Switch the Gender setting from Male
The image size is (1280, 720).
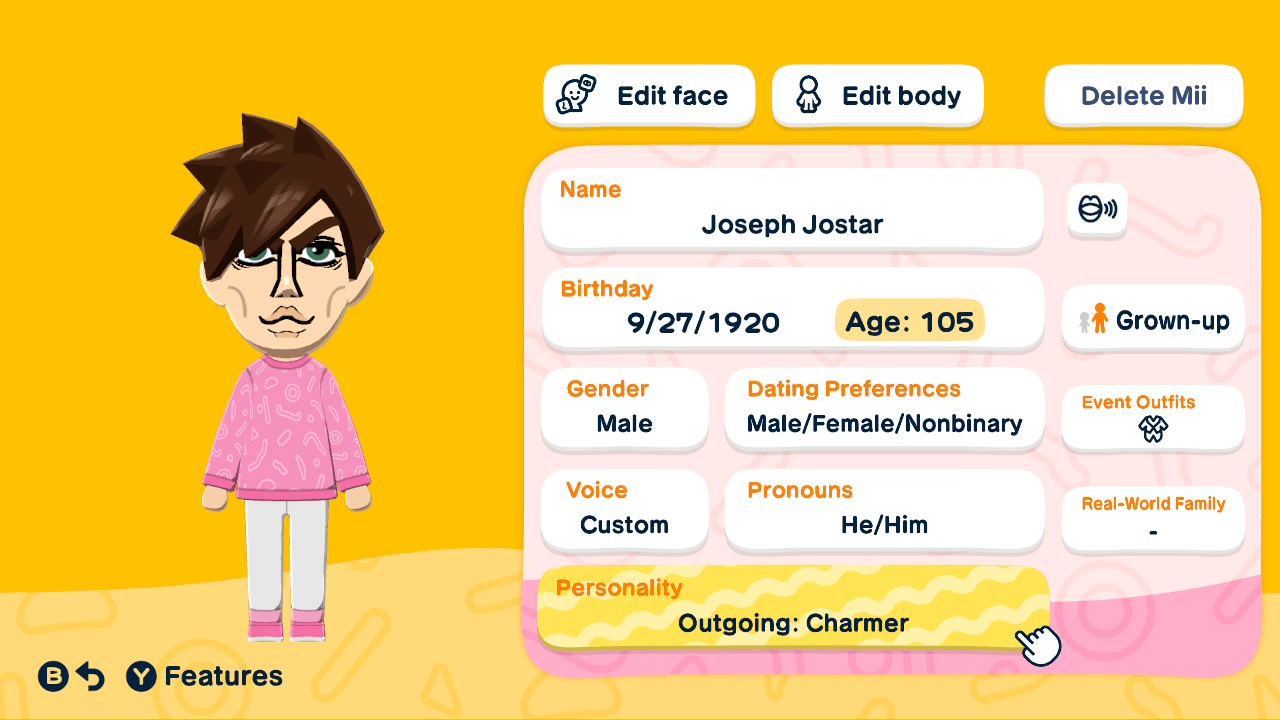point(624,410)
